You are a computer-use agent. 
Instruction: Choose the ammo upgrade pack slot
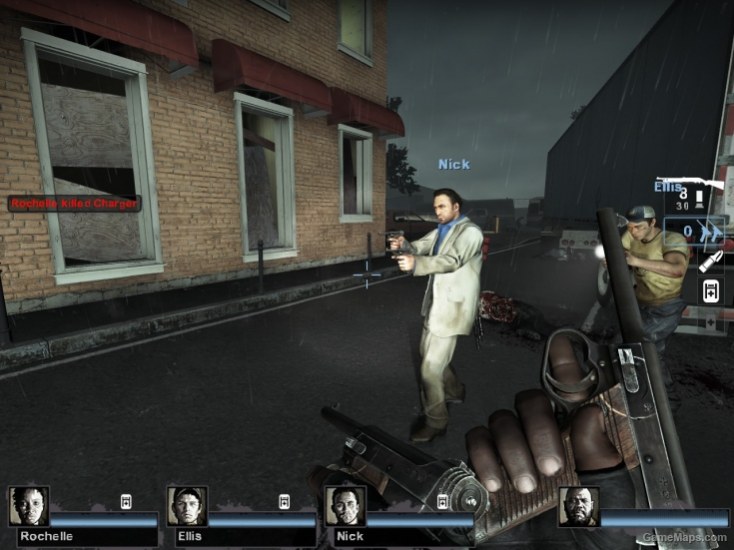click(x=709, y=261)
